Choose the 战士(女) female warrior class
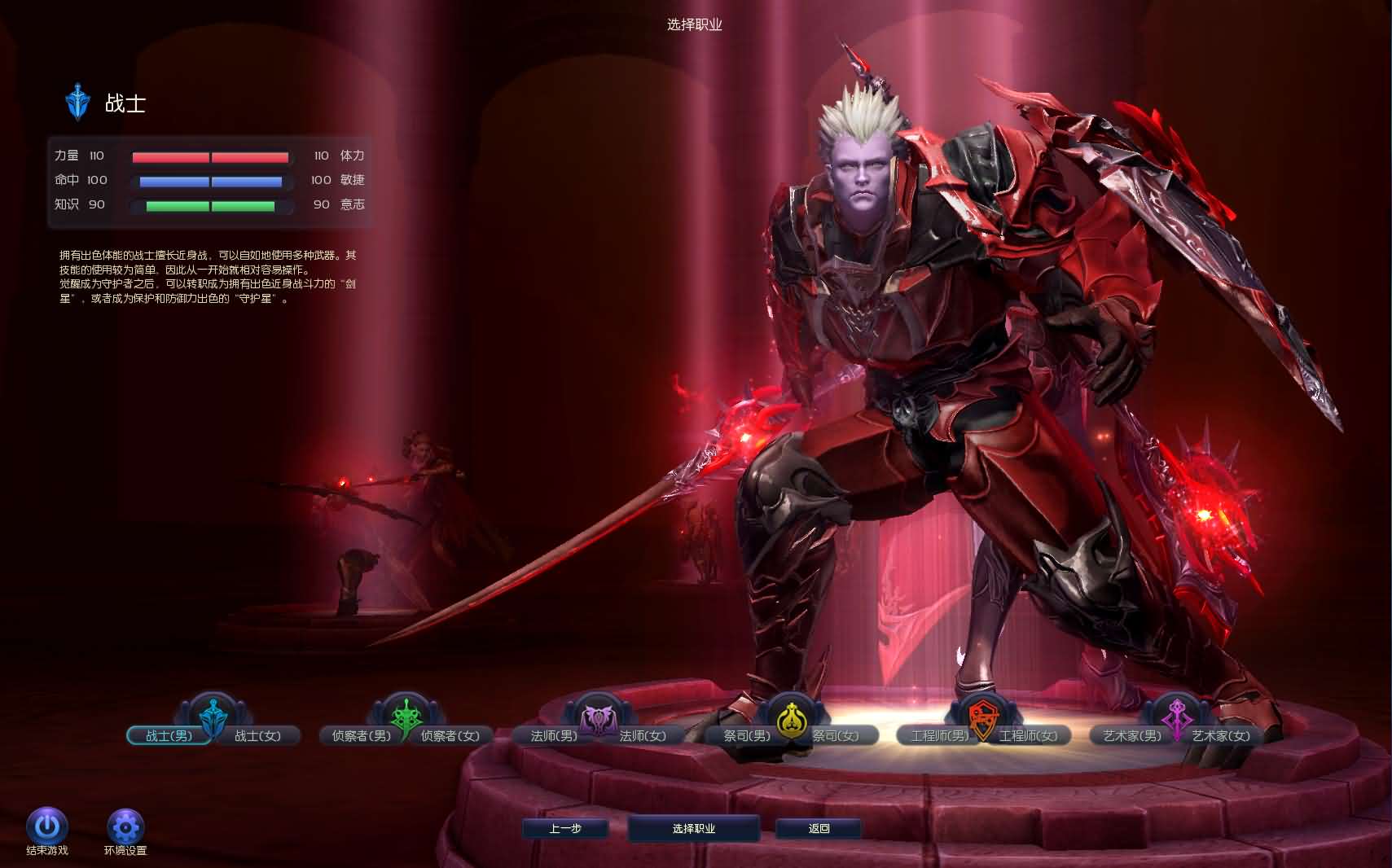 pyautogui.click(x=258, y=736)
